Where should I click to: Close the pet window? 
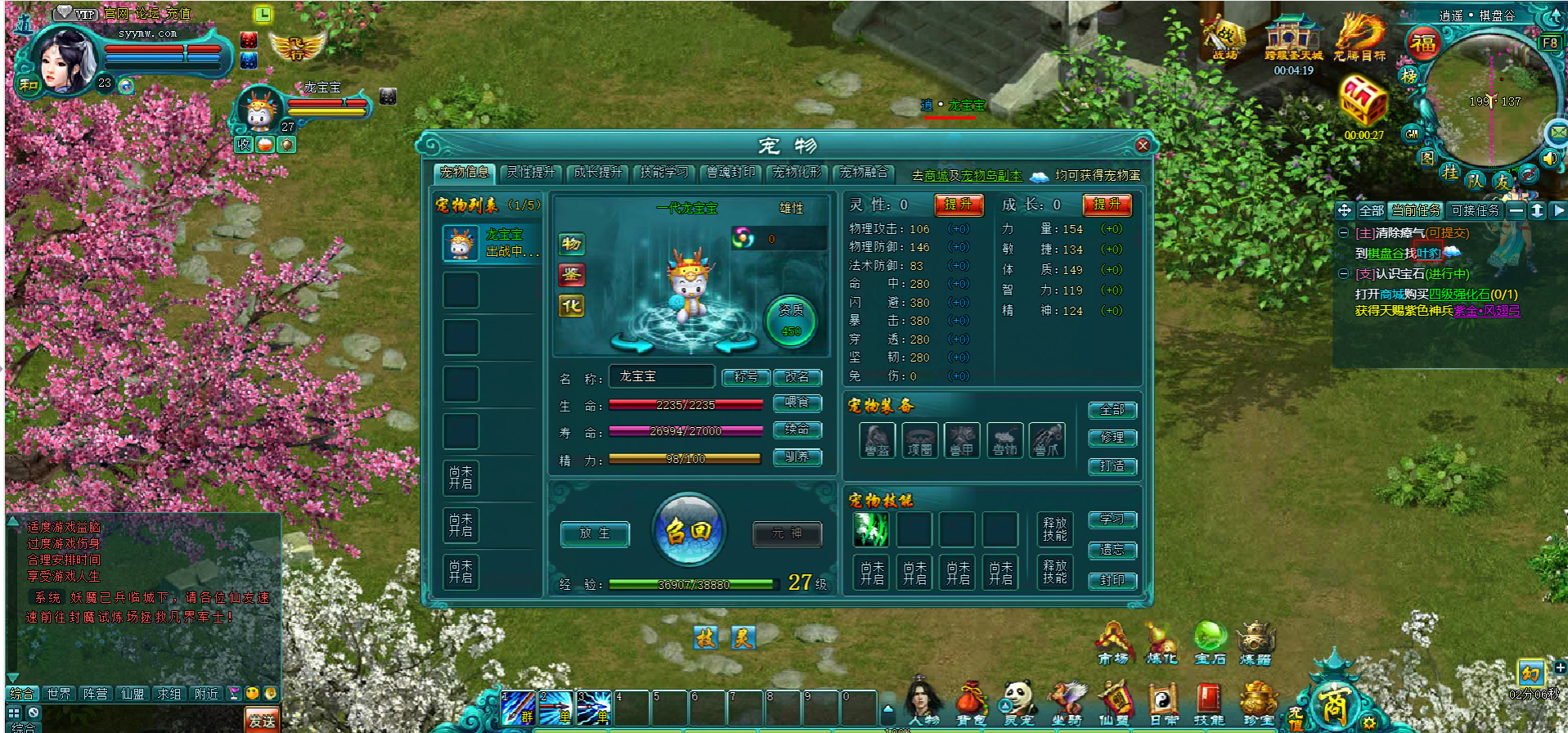pos(1143,146)
